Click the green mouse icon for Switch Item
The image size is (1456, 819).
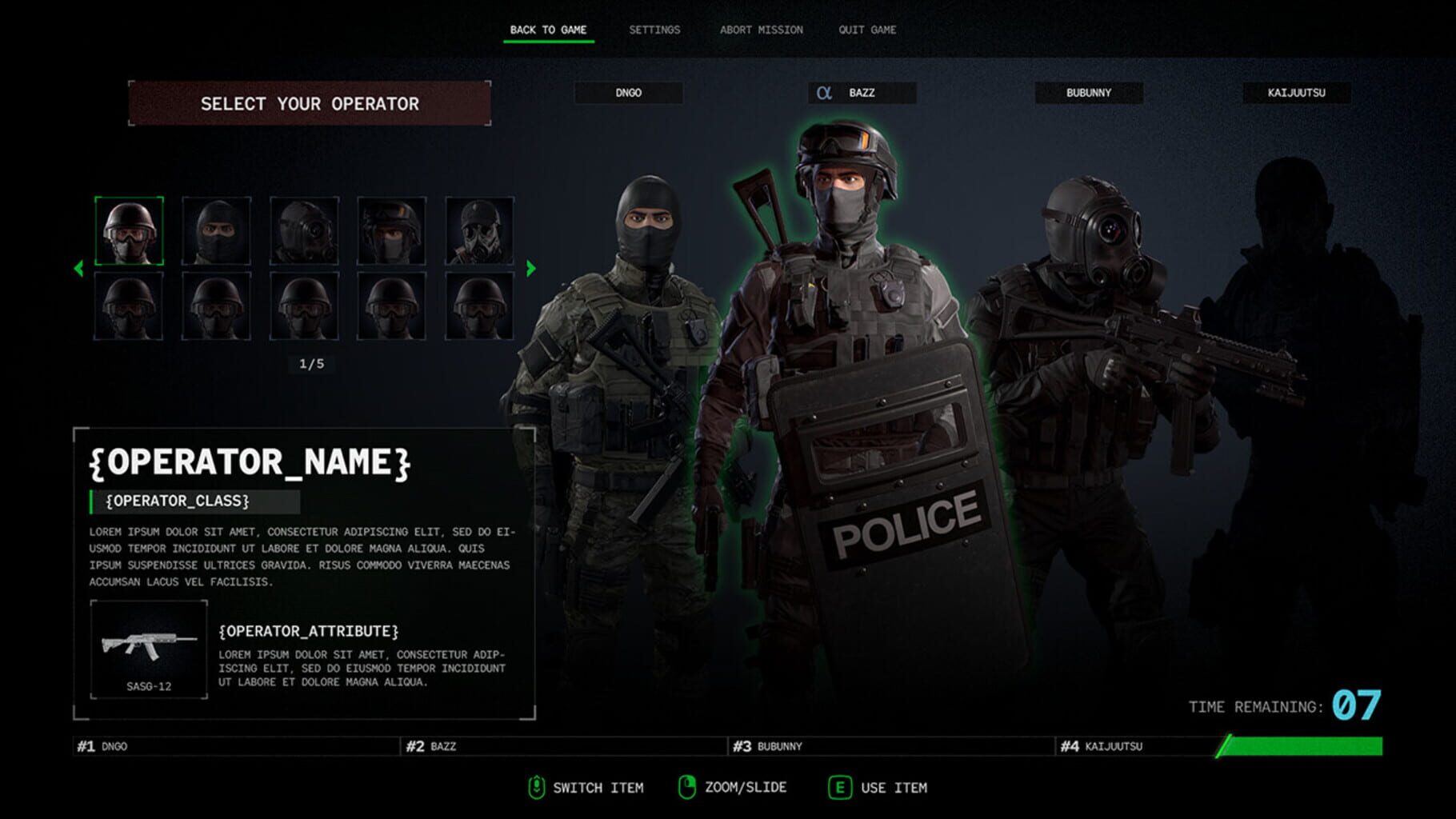[537, 787]
